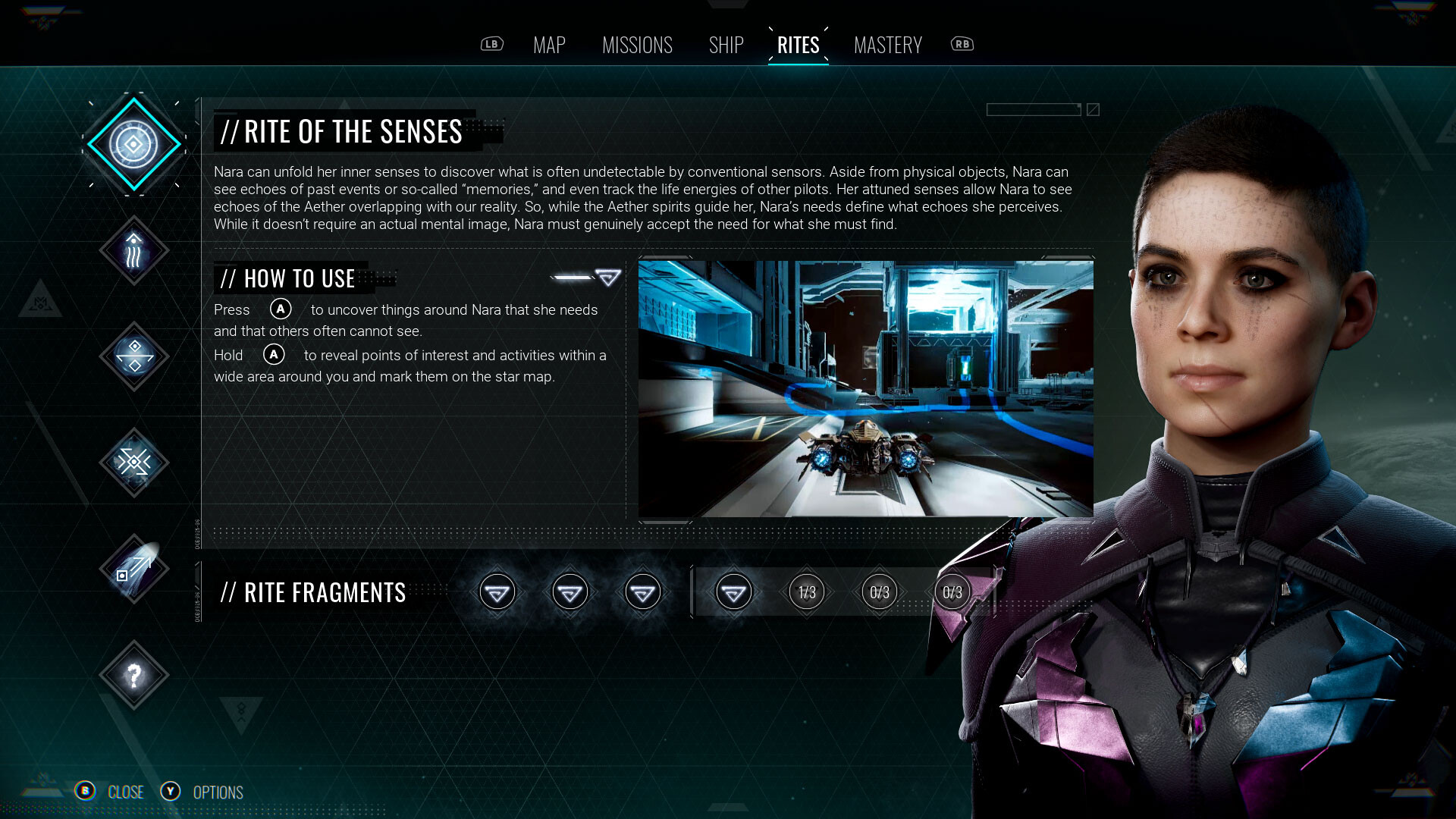Show the Mastery tab

[887, 45]
